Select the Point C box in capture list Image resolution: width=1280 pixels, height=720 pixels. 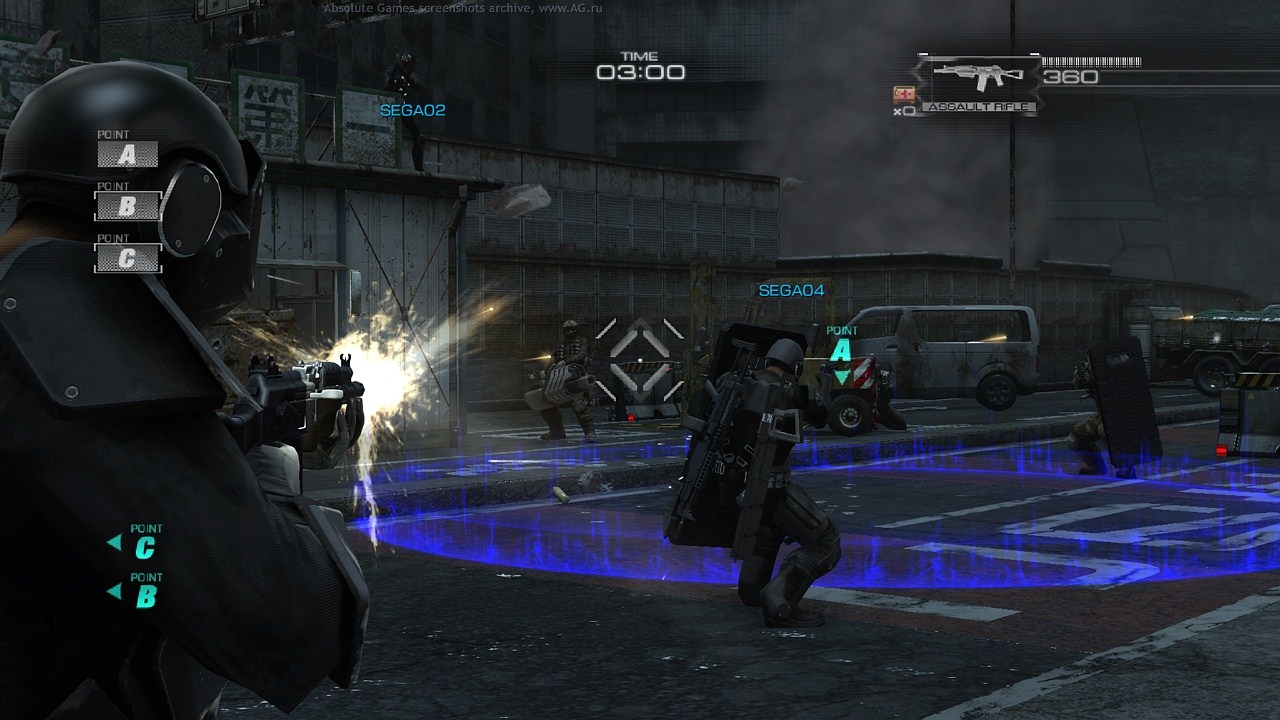pos(127,258)
